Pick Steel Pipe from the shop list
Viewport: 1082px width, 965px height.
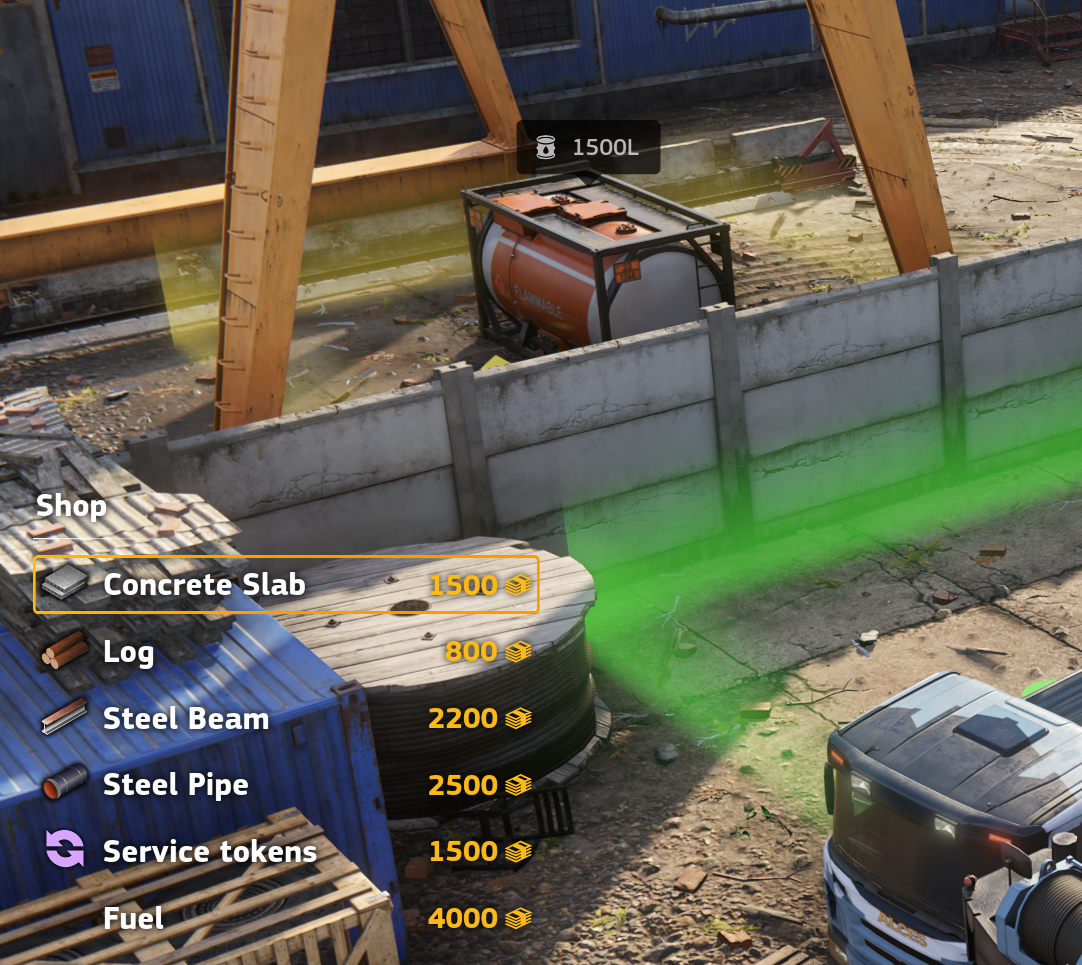[x=286, y=785]
